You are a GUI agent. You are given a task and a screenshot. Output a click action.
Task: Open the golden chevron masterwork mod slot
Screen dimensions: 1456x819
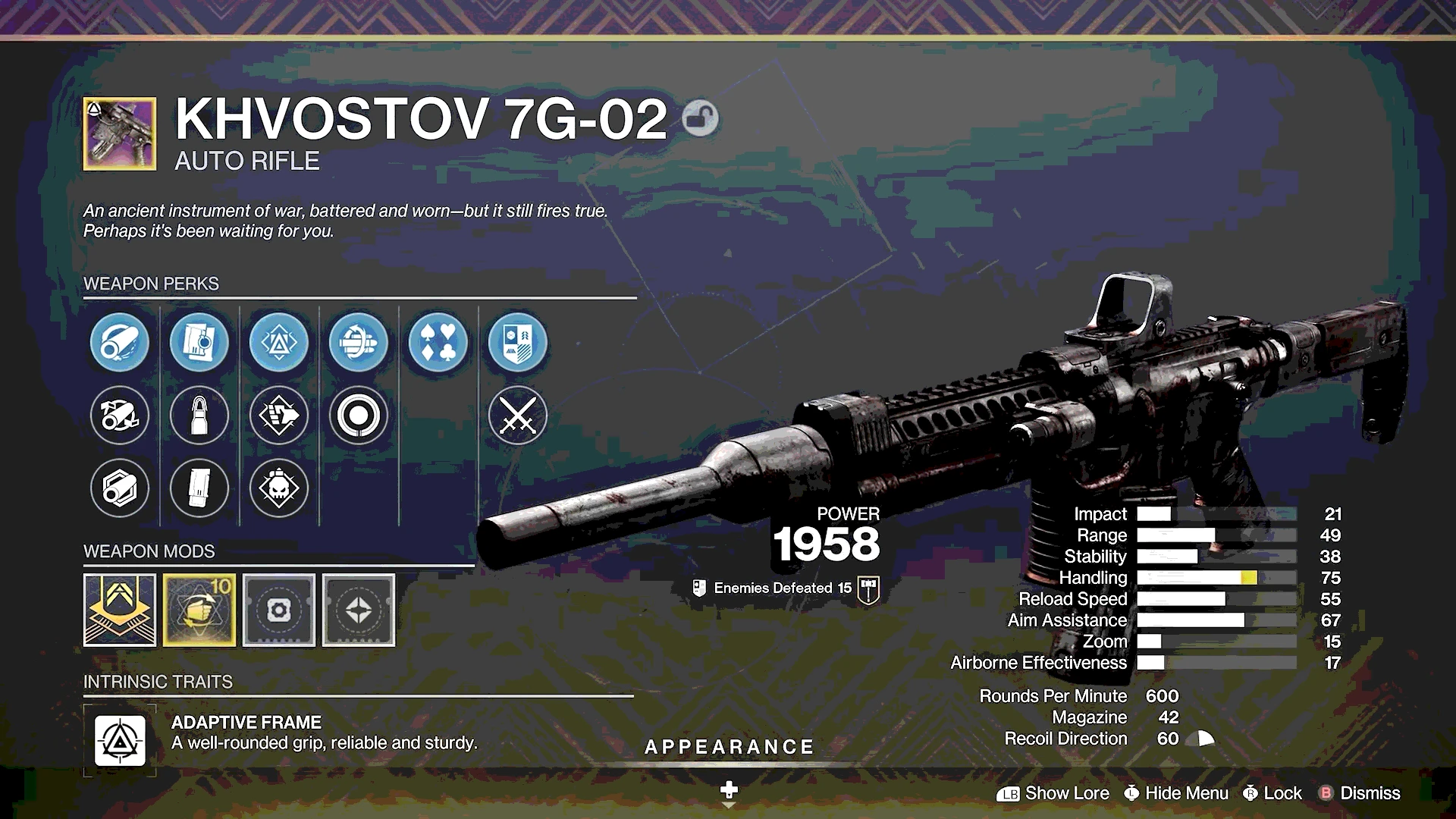tap(120, 610)
